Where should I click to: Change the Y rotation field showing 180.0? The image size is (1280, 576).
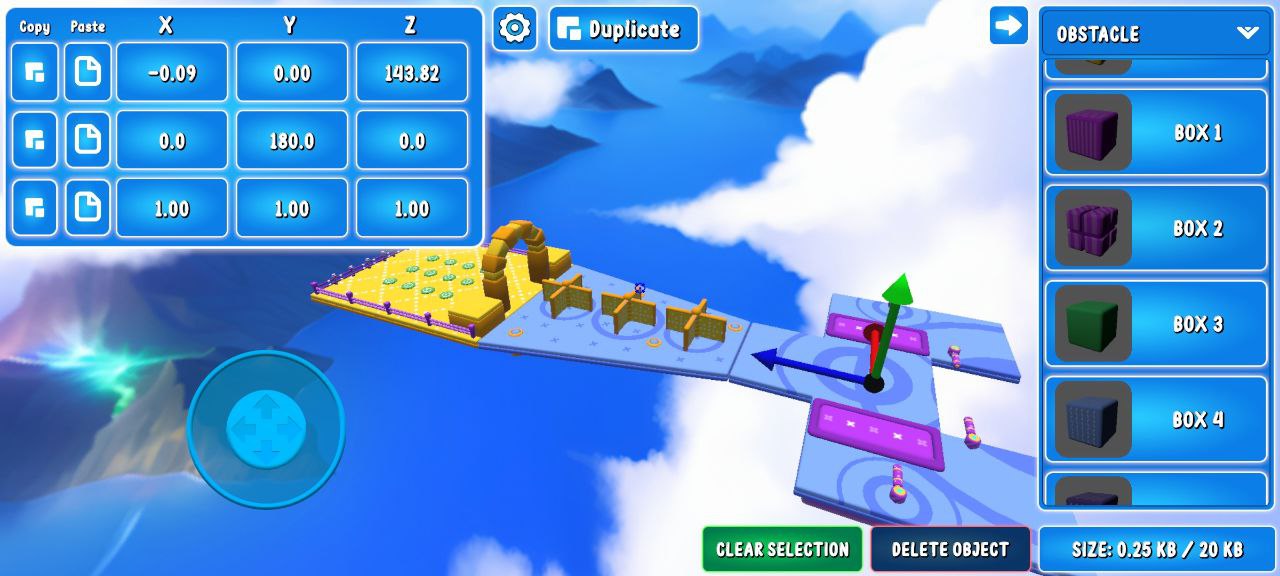click(292, 141)
